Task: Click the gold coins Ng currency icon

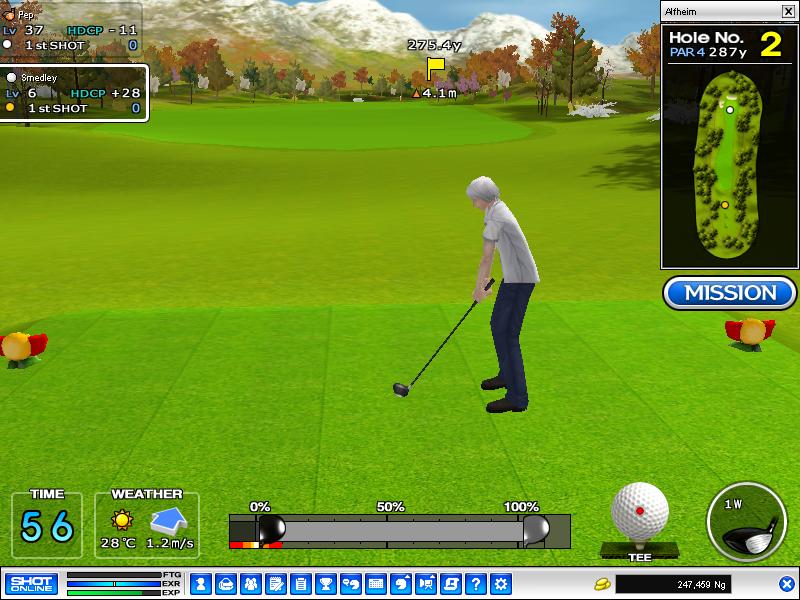Action: point(602,583)
